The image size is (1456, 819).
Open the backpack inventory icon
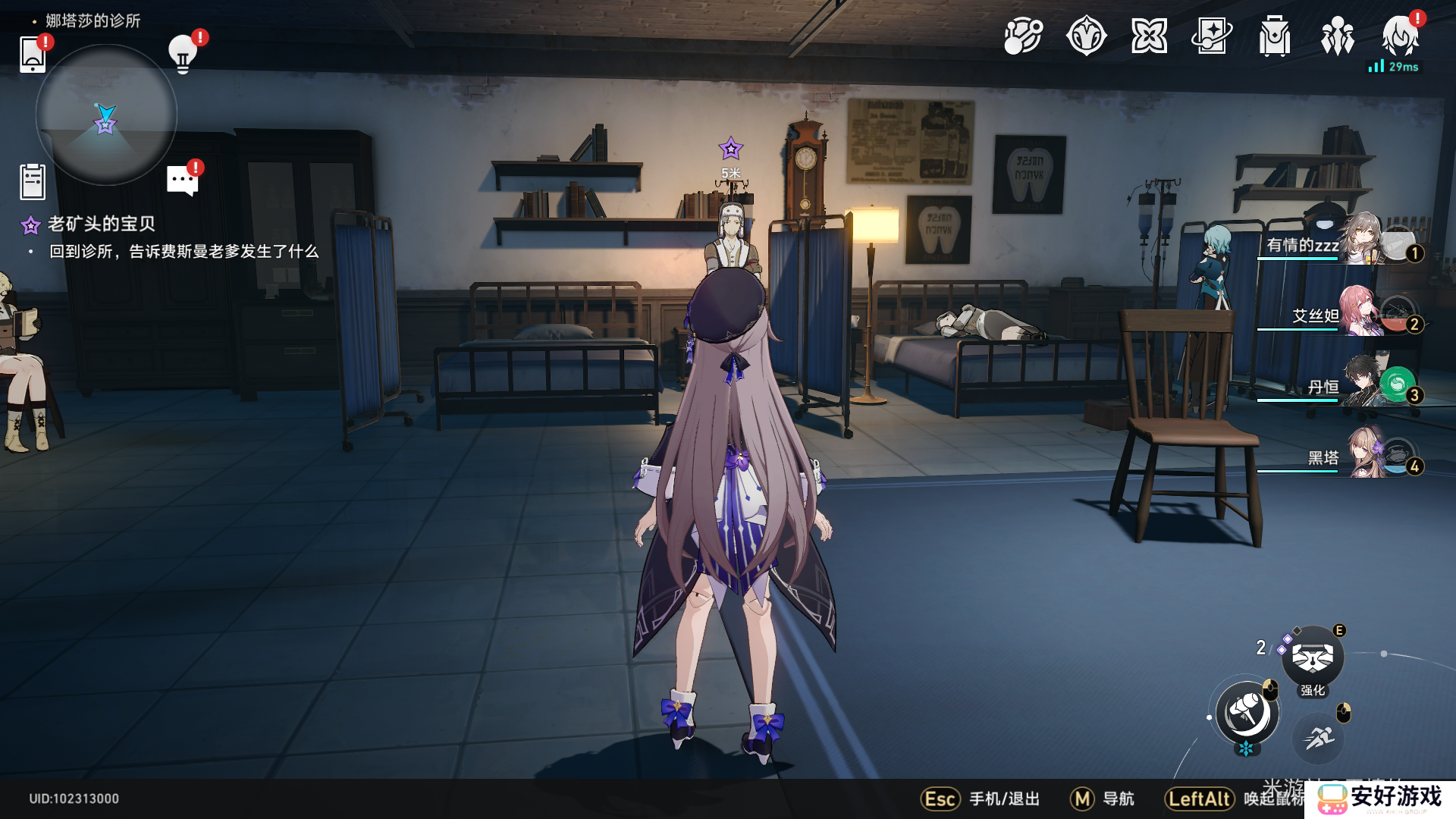point(1275,36)
